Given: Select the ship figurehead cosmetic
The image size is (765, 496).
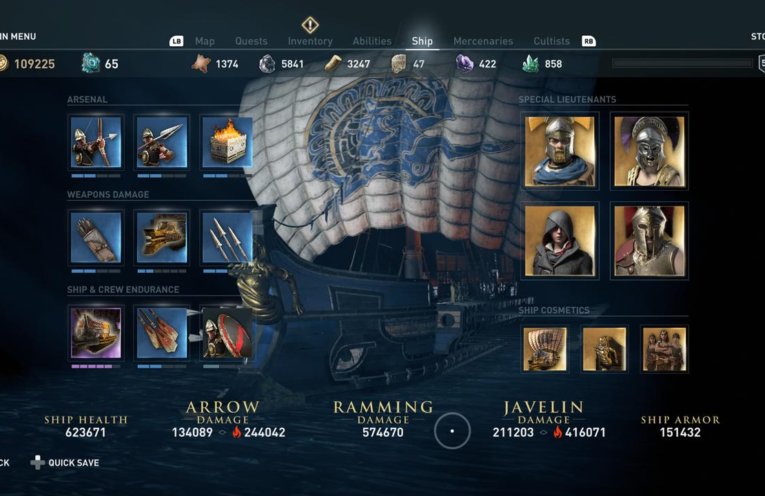Looking at the screenshot, I should [x=604, y=349].
